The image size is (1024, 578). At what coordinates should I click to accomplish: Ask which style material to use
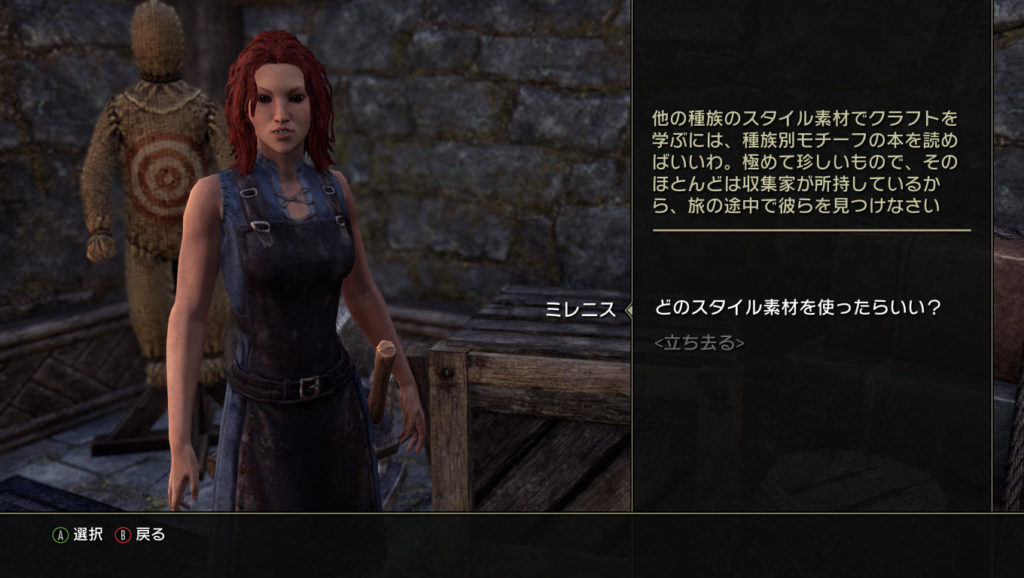798,307
